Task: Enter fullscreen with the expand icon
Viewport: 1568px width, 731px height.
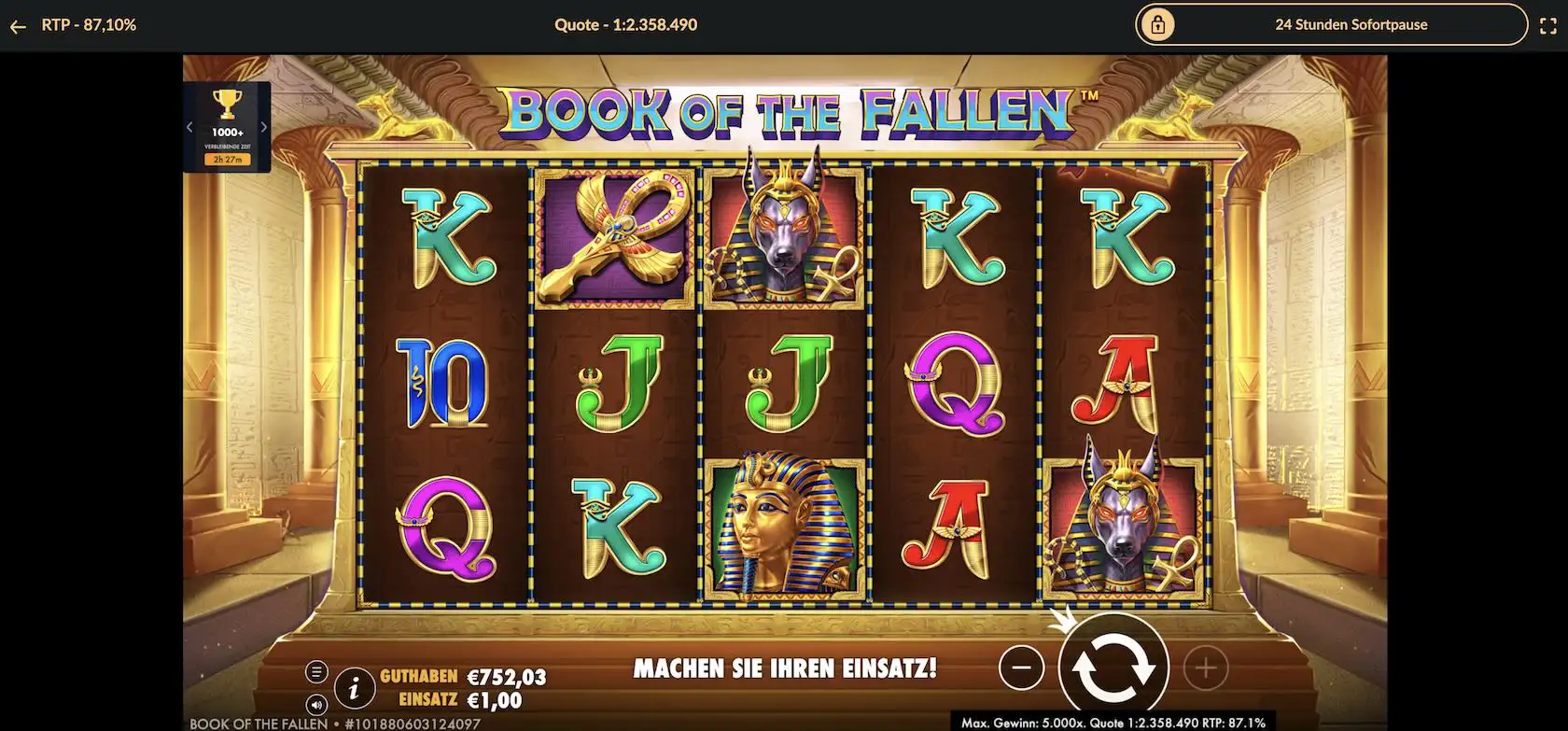Action: click(x=1549, y=25)
